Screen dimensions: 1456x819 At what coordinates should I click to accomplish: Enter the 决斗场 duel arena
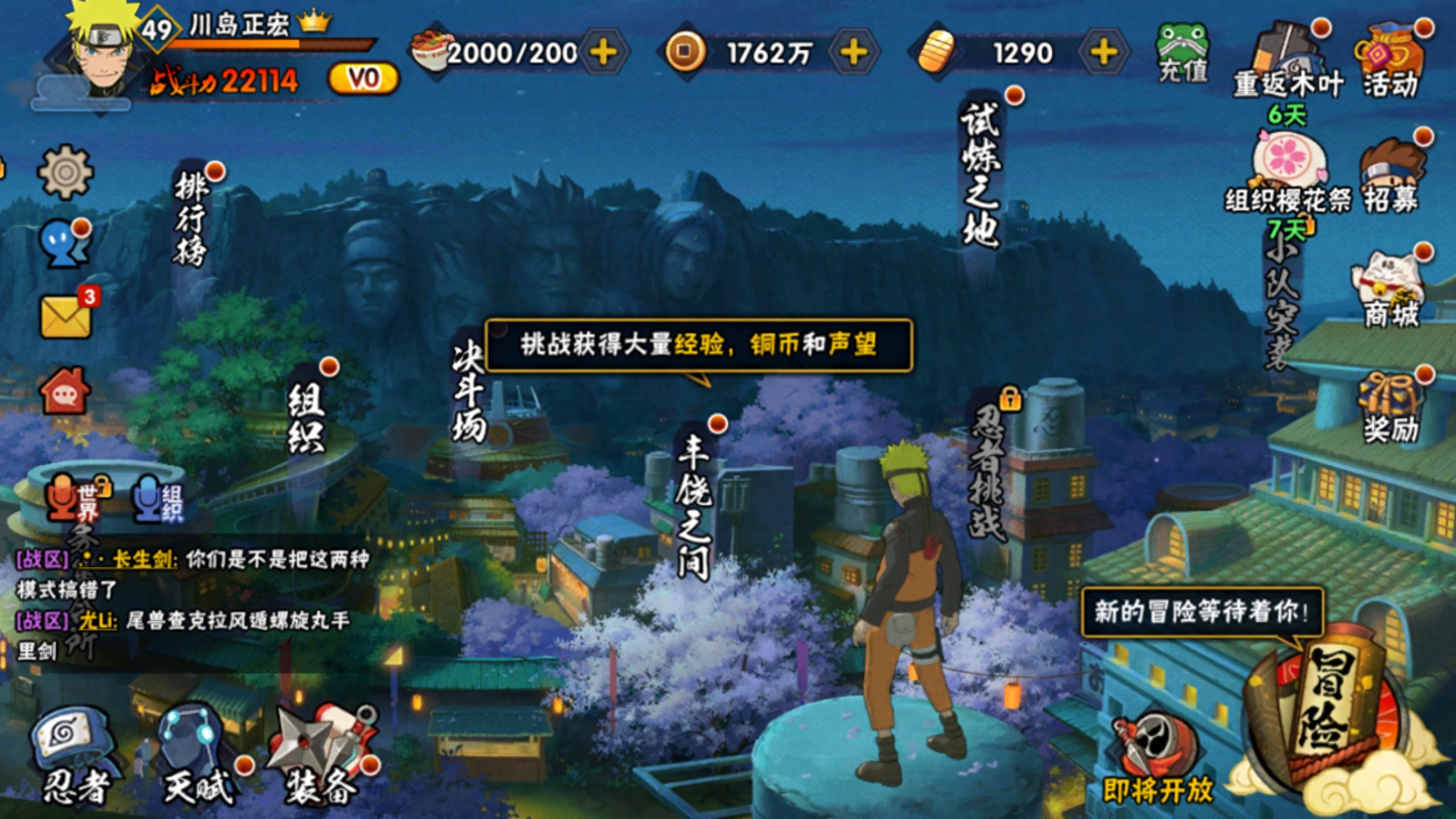tap(469, 393)
